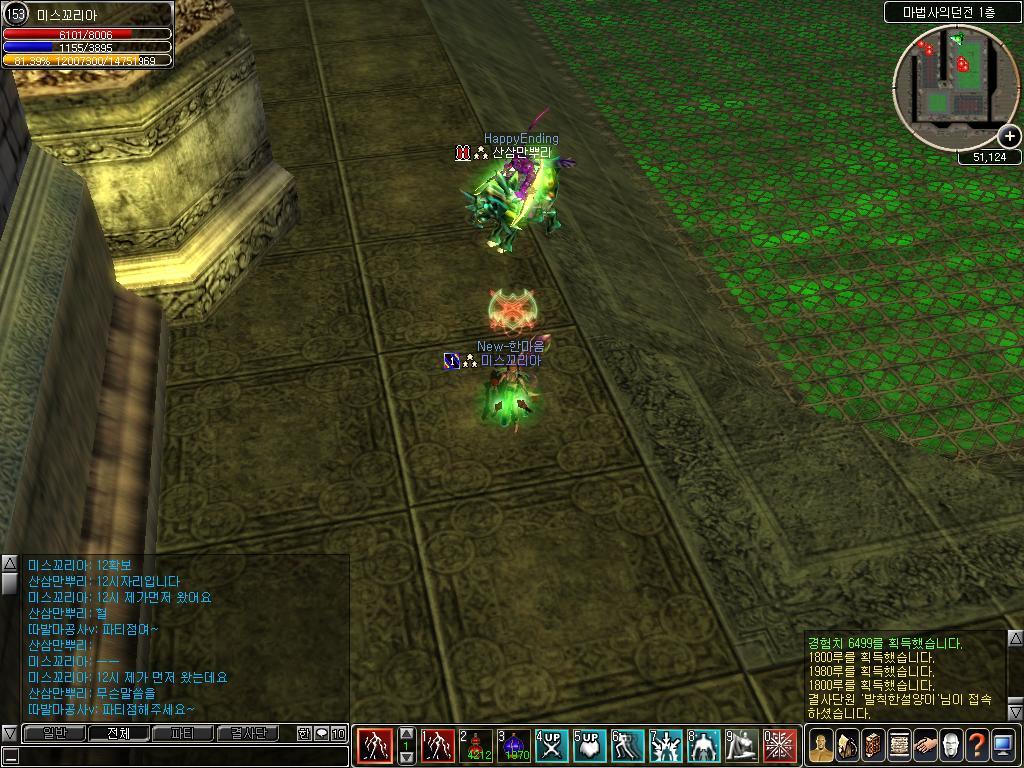Trigger the red burst skill in slot 0
1024x768 pixels.
click(x=780, y=746)
